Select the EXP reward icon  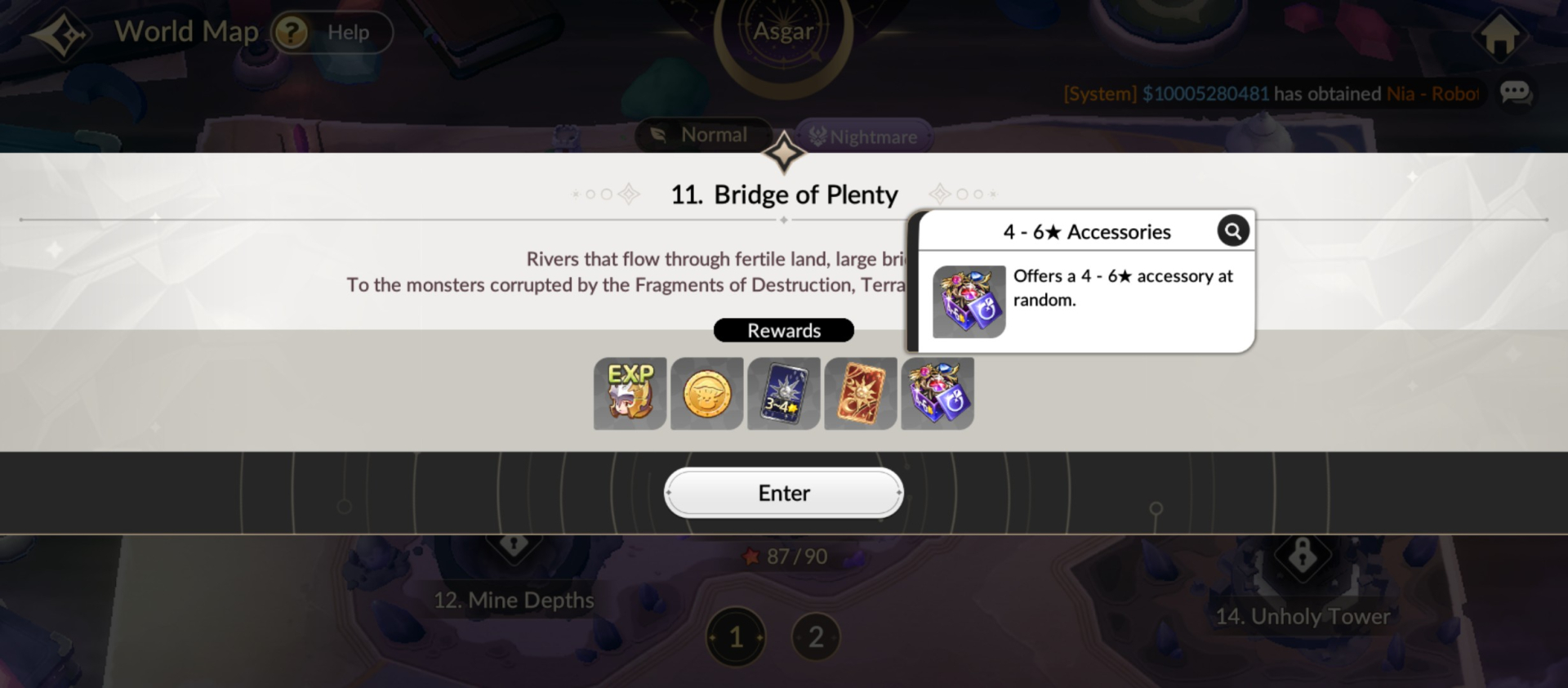tap(629, 394)
